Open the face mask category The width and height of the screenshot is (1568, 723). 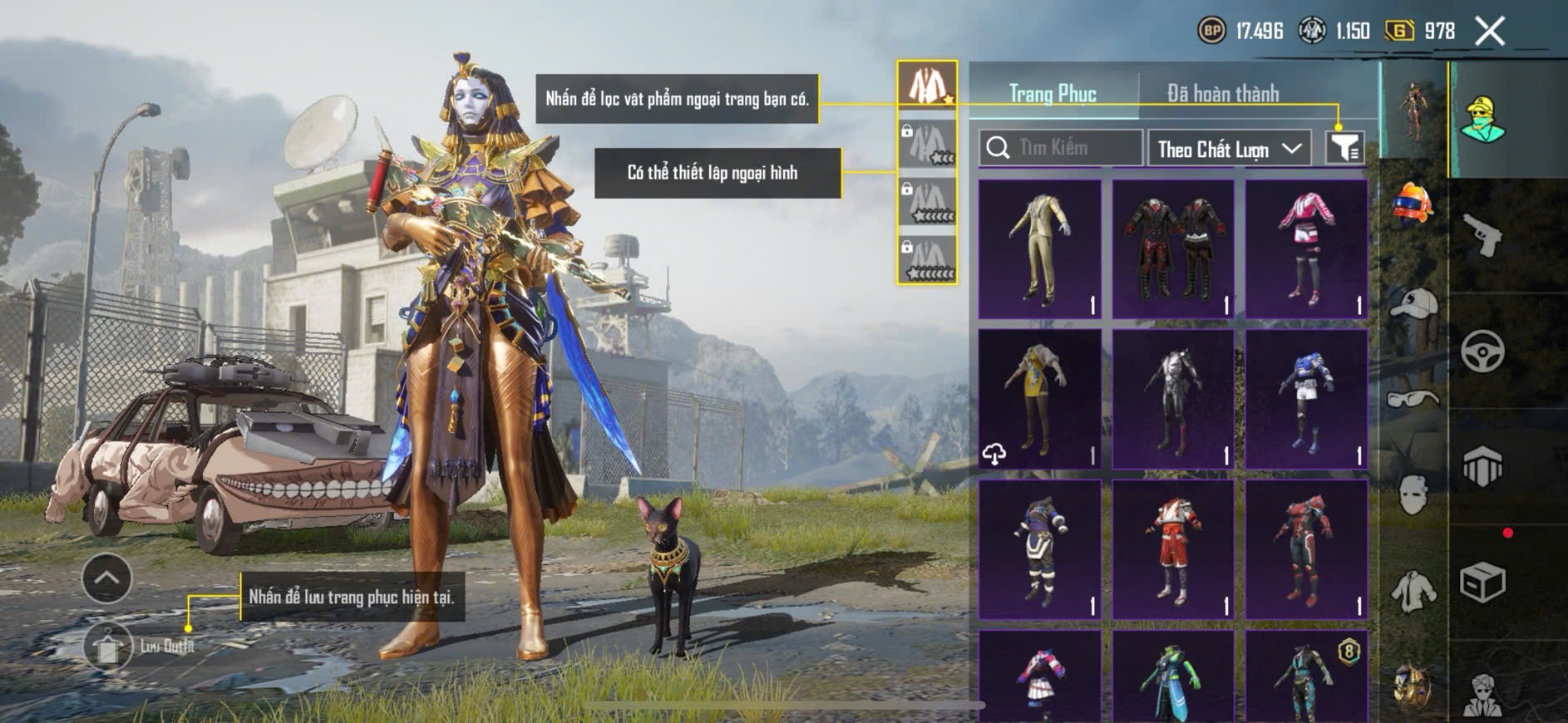[1413, 495]
